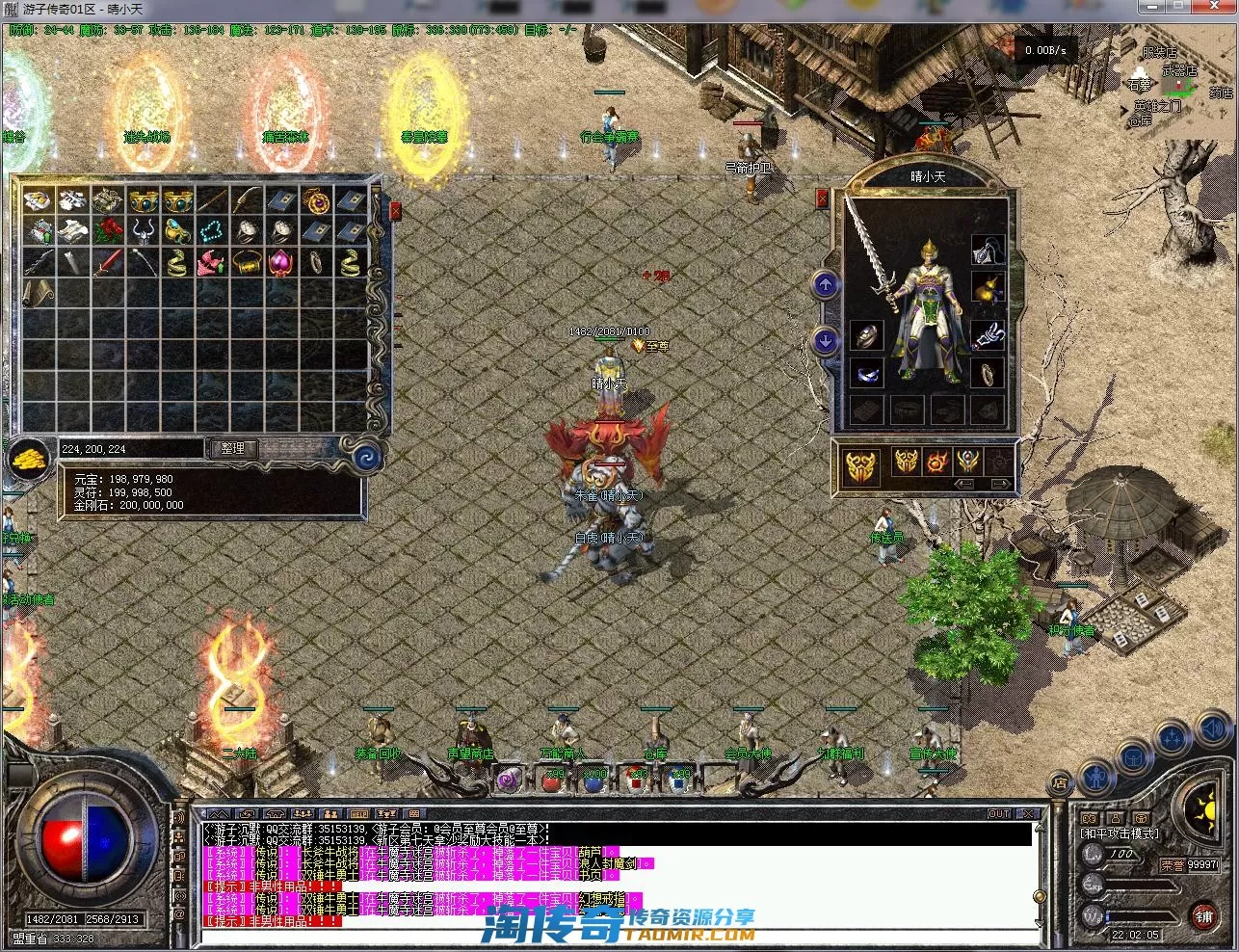Image resolution: width=1239 pixels, height=952 pixels.
Task: Choose the red-bladed sword in the inventory
Action: point(108,262)
